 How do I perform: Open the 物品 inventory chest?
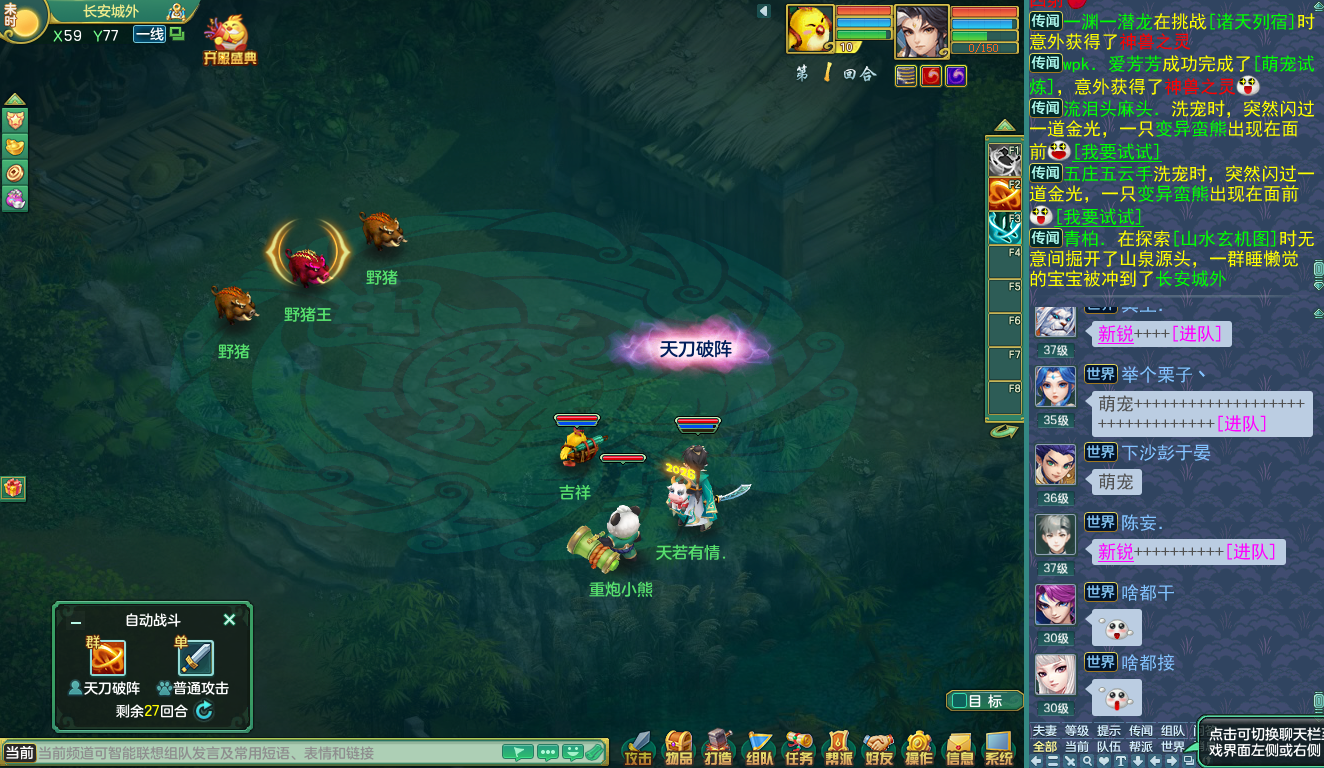pos(679,748)
